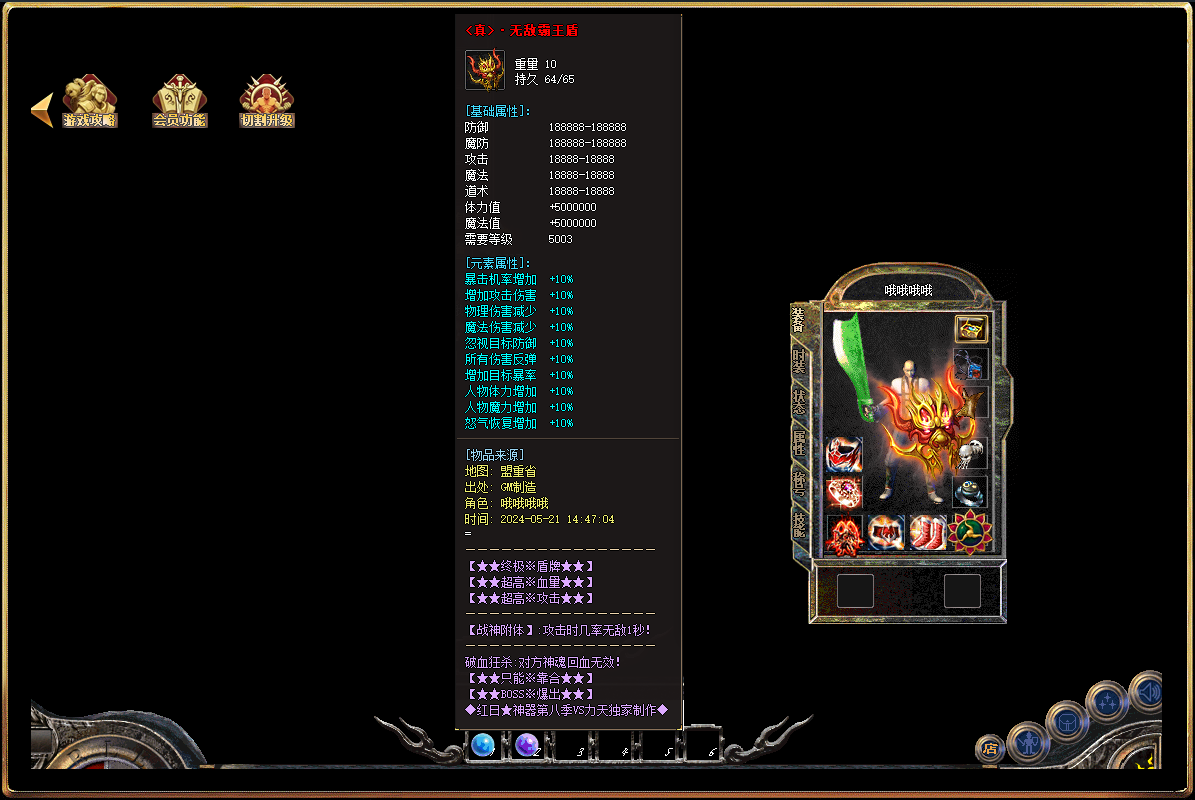The image size is (1195, 800).
Task: Open the 切割升级 upgrade menu
Action: [x=267, y=102]
